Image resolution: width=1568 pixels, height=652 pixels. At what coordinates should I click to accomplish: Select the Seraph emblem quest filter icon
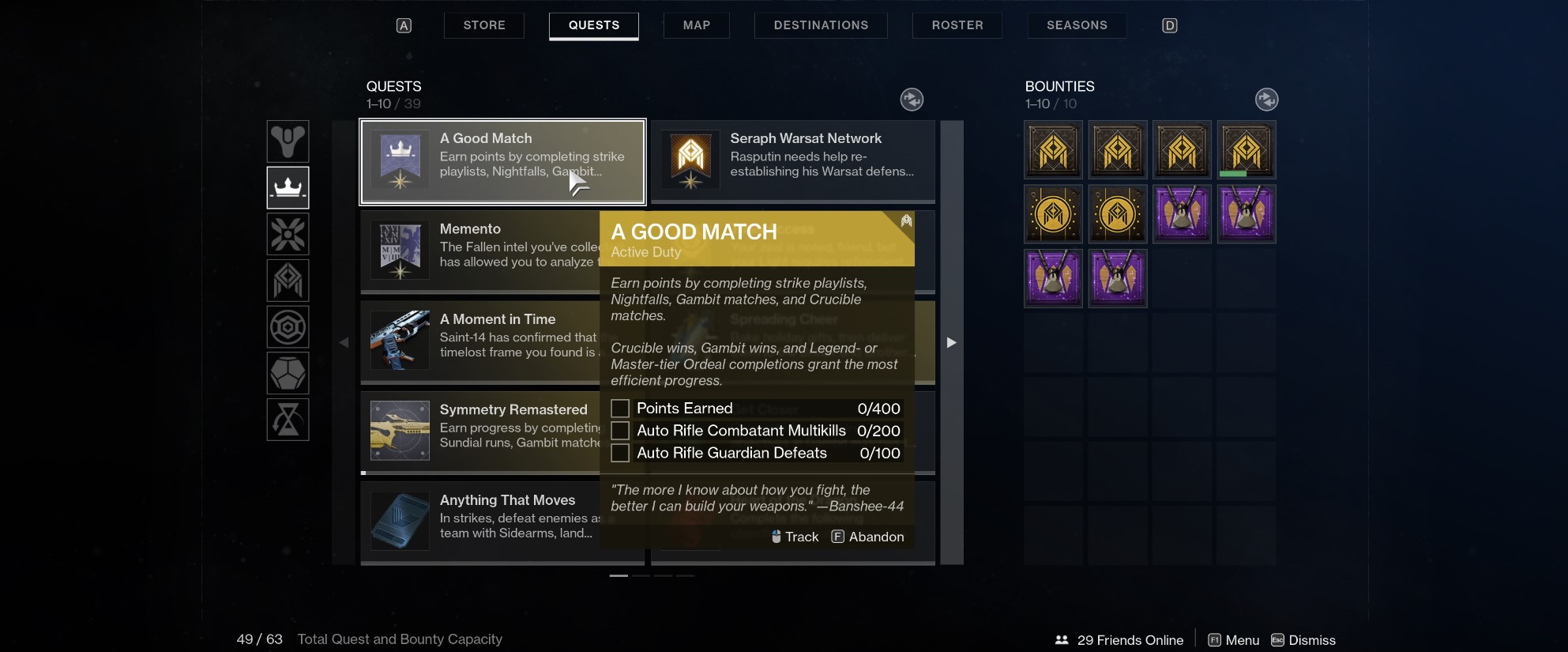tap(288, 281)
